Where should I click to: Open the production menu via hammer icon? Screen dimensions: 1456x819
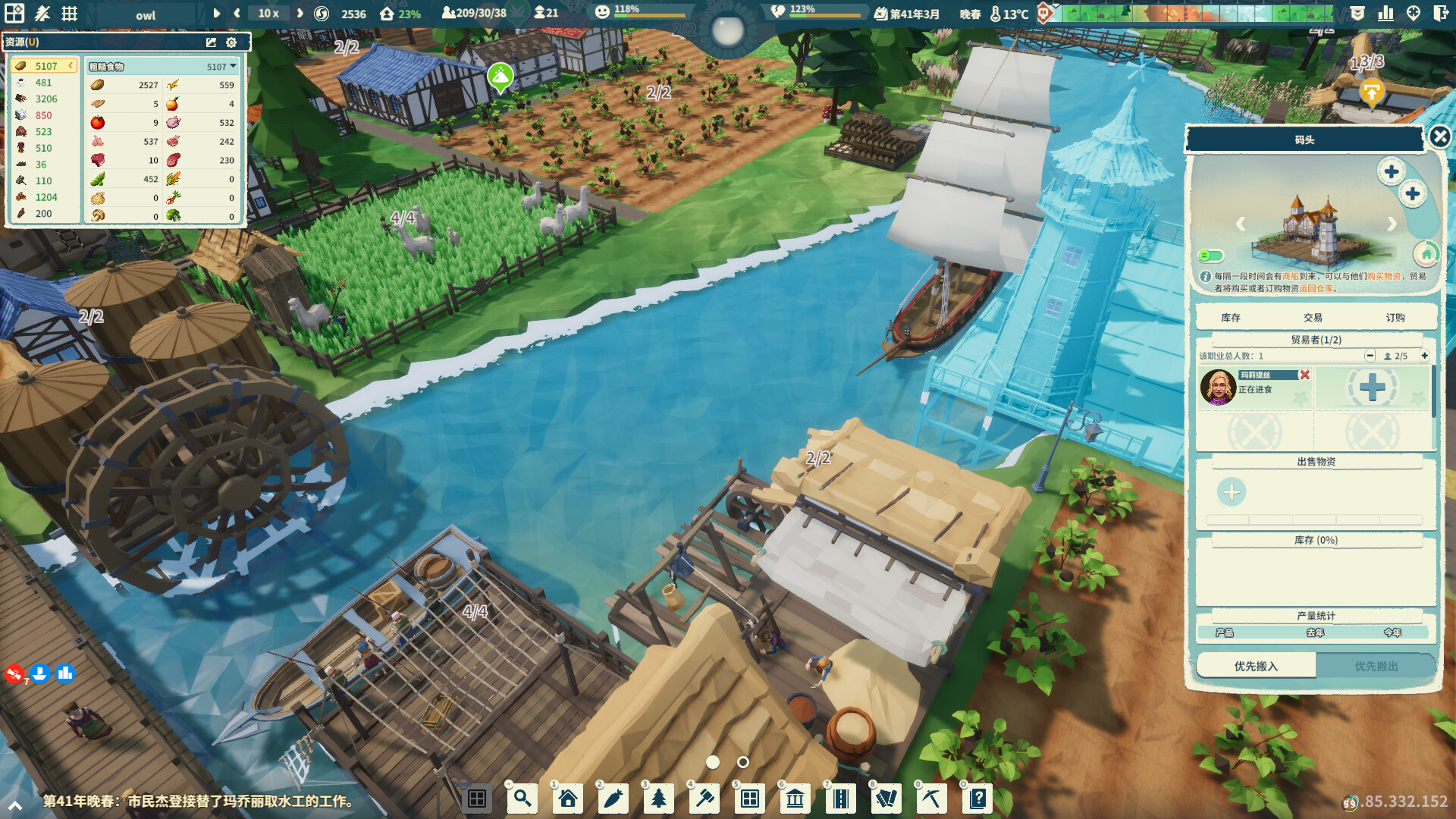(704, 798)
